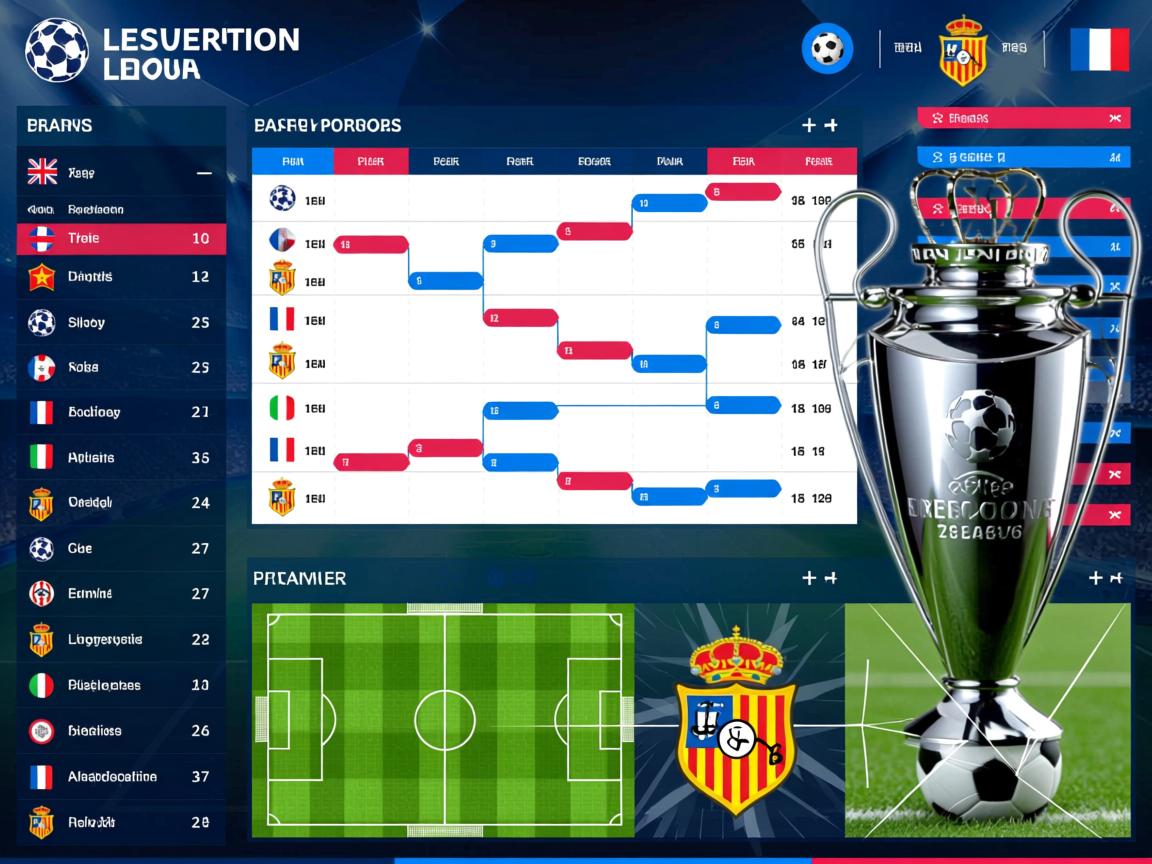Switch to the first blue bracket tab

(x=292, y=161)
